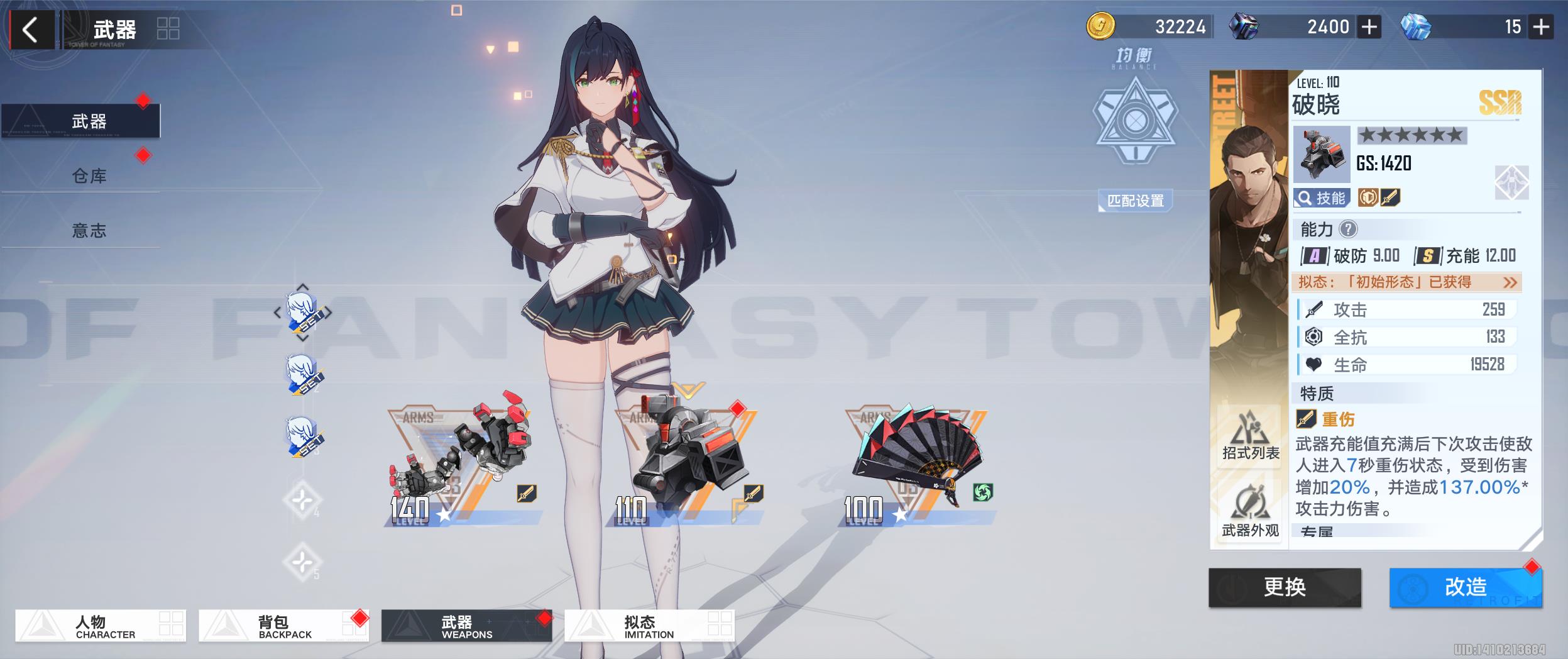The height and width of the screenshot is (659, 1568).
Task: Click the blade weapon-type icon beside 技能
Action: [x=1390, y=197]
